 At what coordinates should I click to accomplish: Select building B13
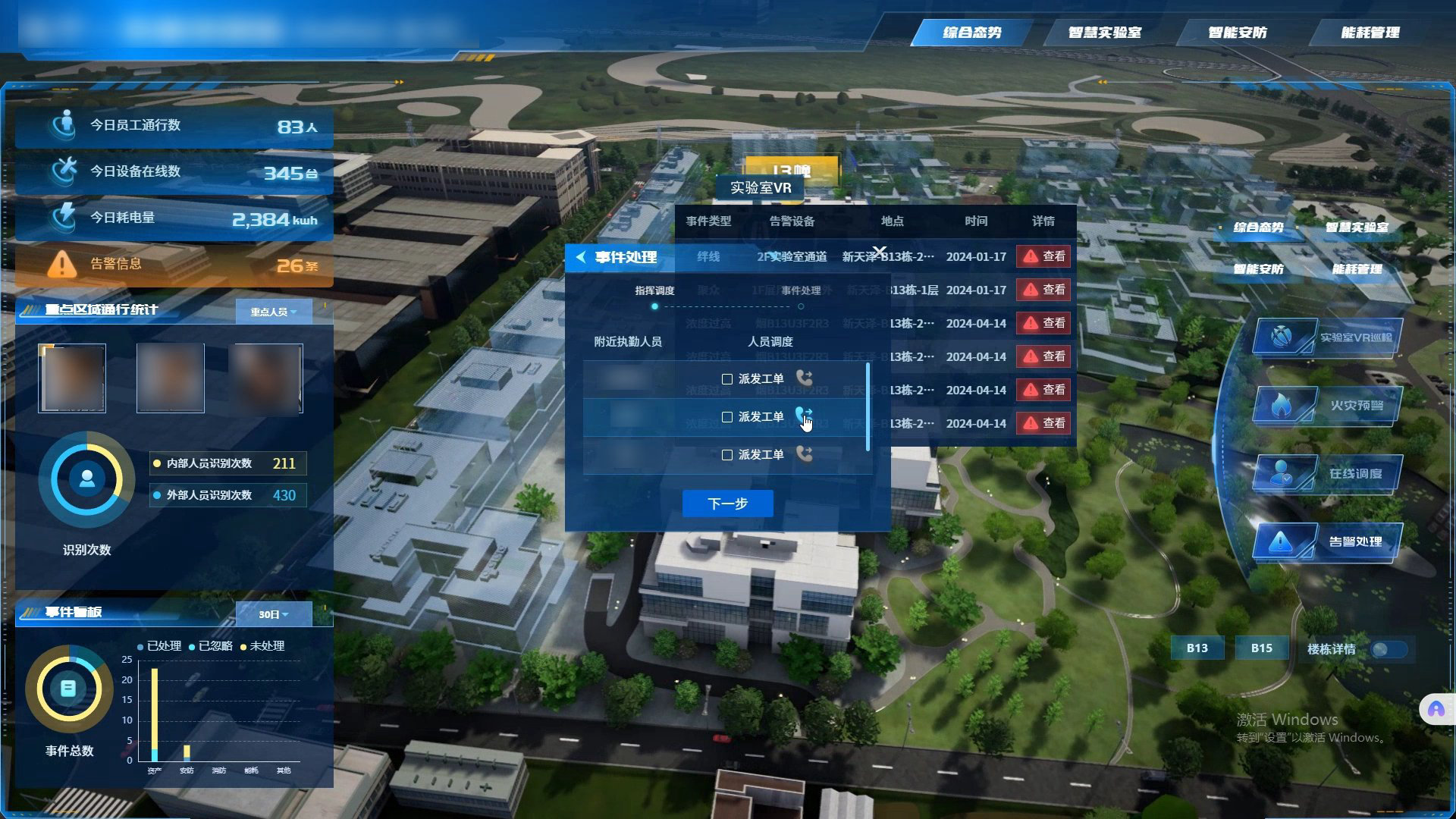tap(1197, 648)
